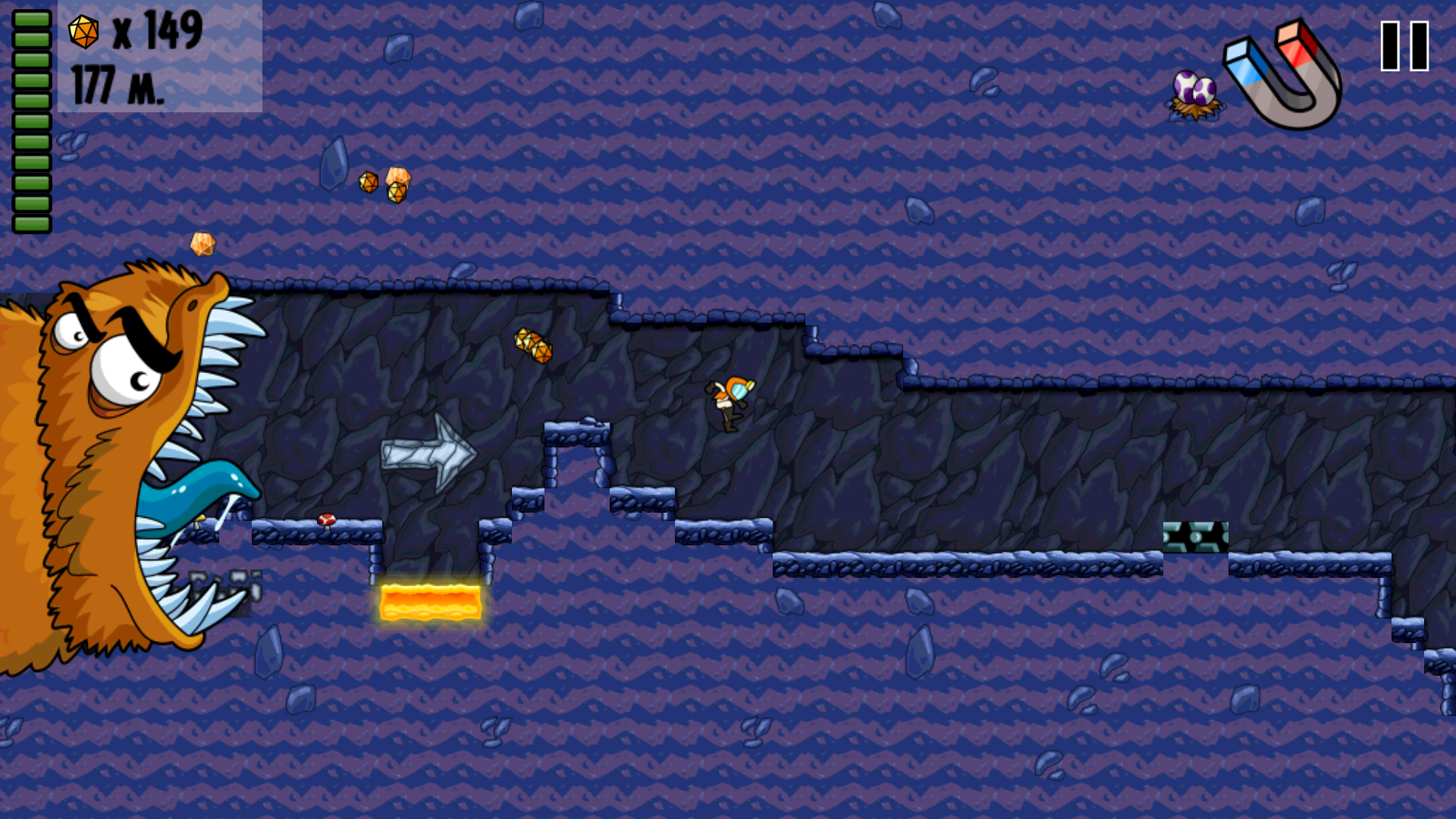
Task: Tap the gold nugget near the cave ceiling
Action: click(x=535, y=345)
